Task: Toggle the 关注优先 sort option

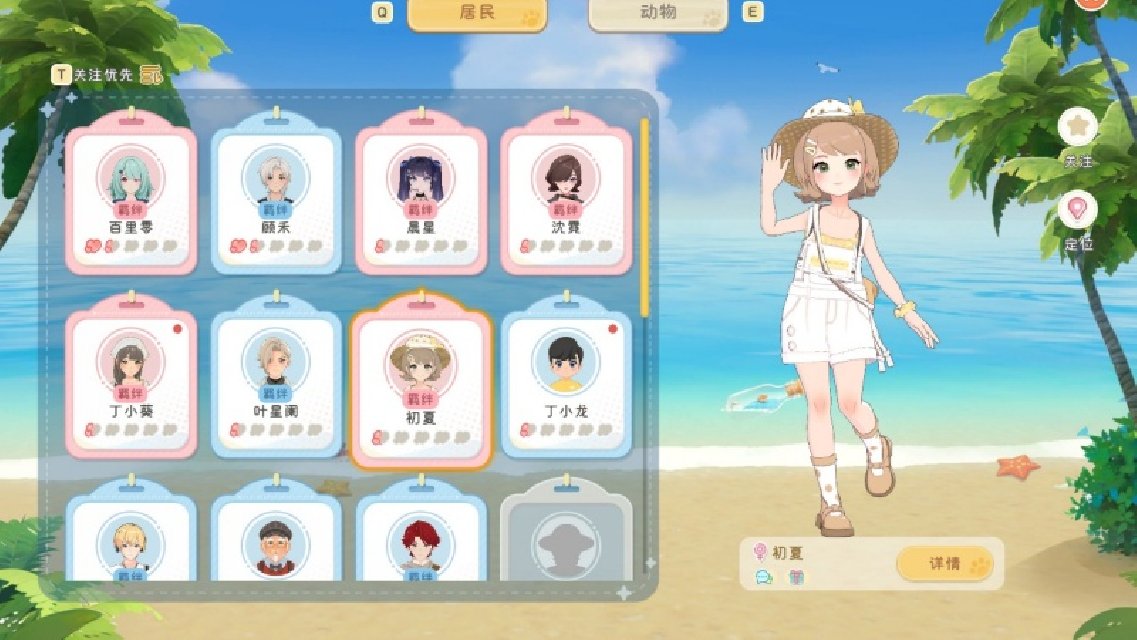Action: click(106, 74)
